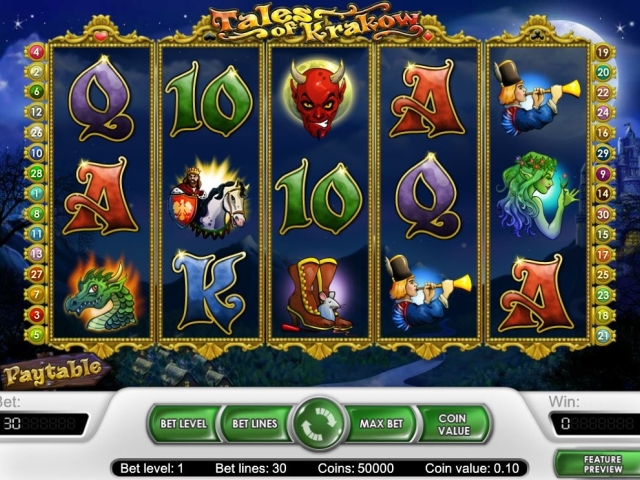Change the number of Bet Lines
The width and height of the screenshot is (640, 480).
tap(254, 423)
